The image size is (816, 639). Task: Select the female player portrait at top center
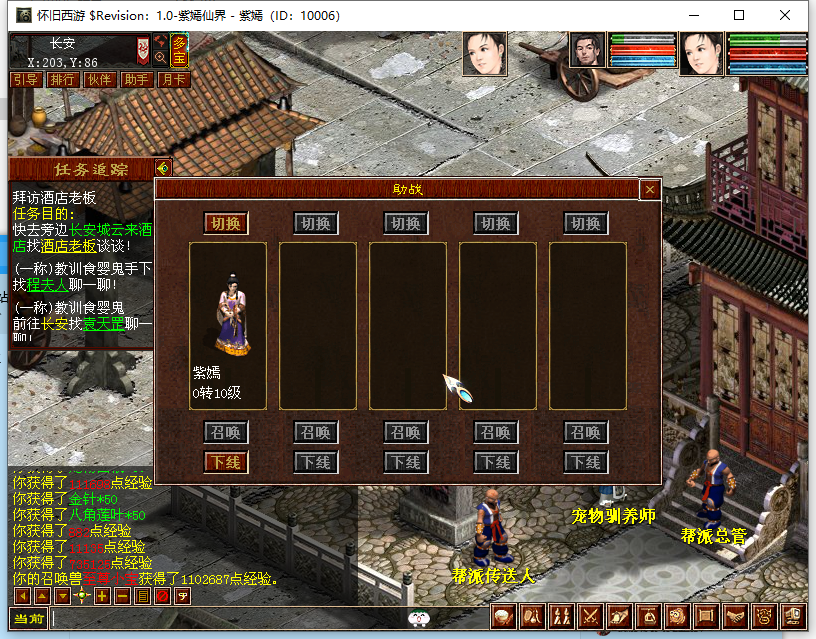pyautogui.click(x=485, y=52)
